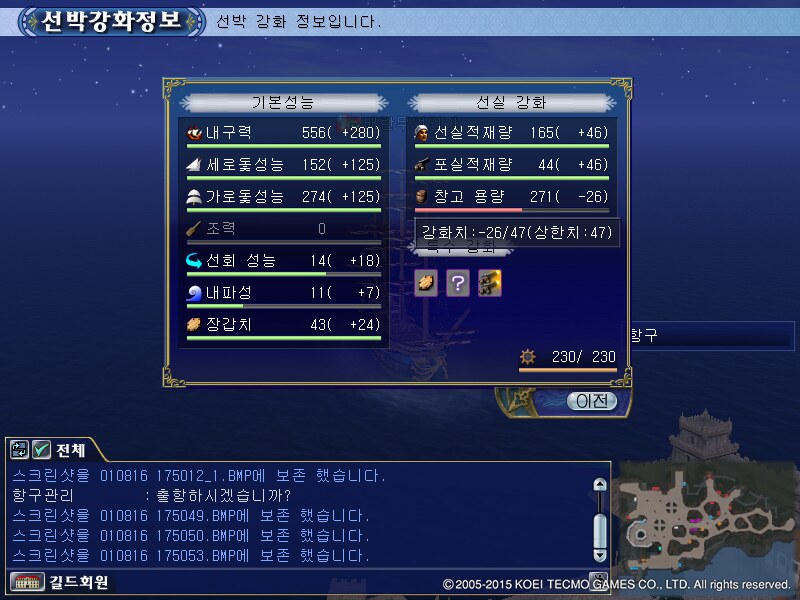Click the chat log scrollbar up arrow
The height and width of the screenshot is (600, 800).
(599, 485)
